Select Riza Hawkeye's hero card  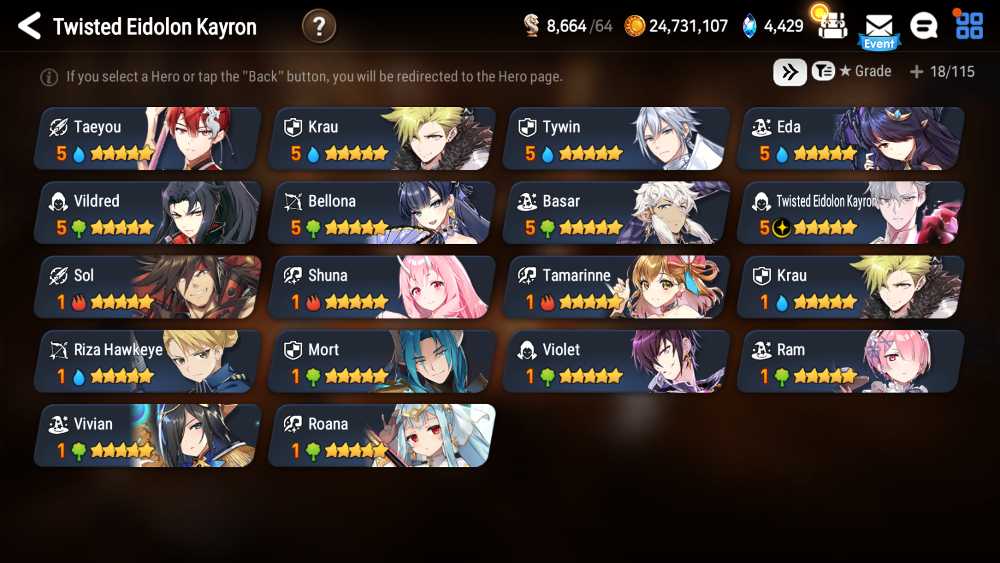click(x=148, y=361)
